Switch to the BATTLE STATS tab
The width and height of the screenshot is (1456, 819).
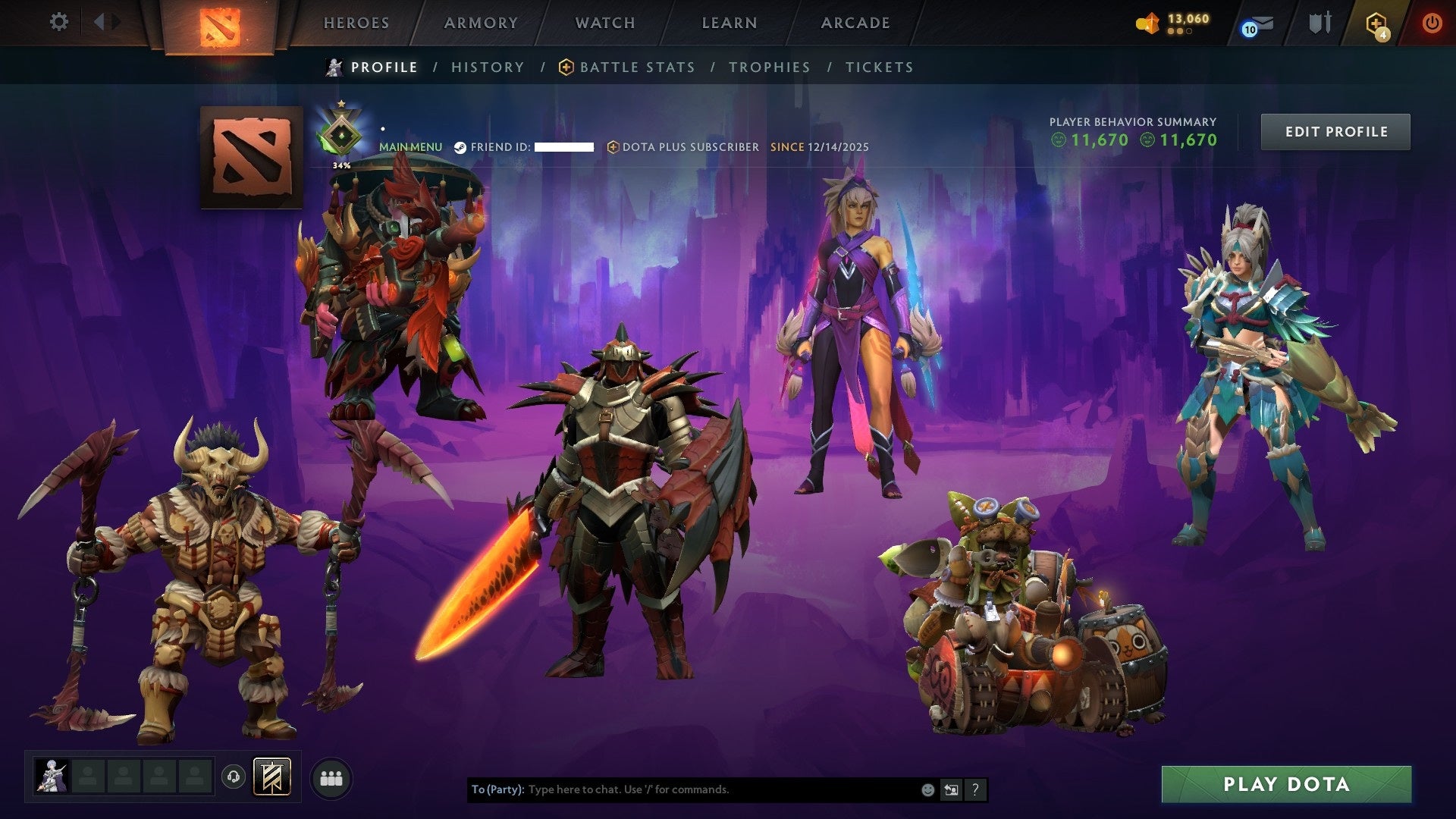(x=635, y=67)
